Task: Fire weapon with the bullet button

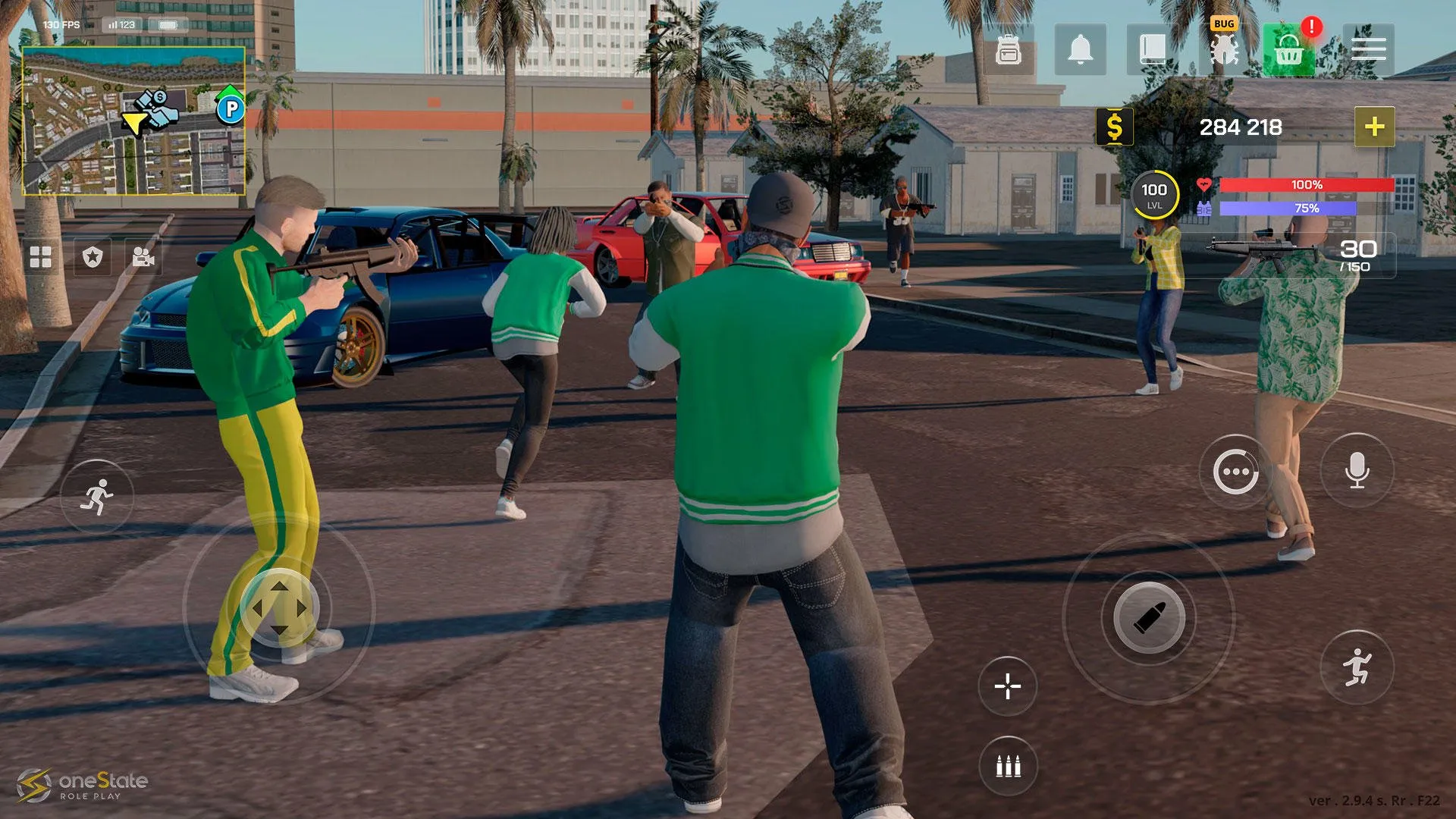Action: (1149, 618)
